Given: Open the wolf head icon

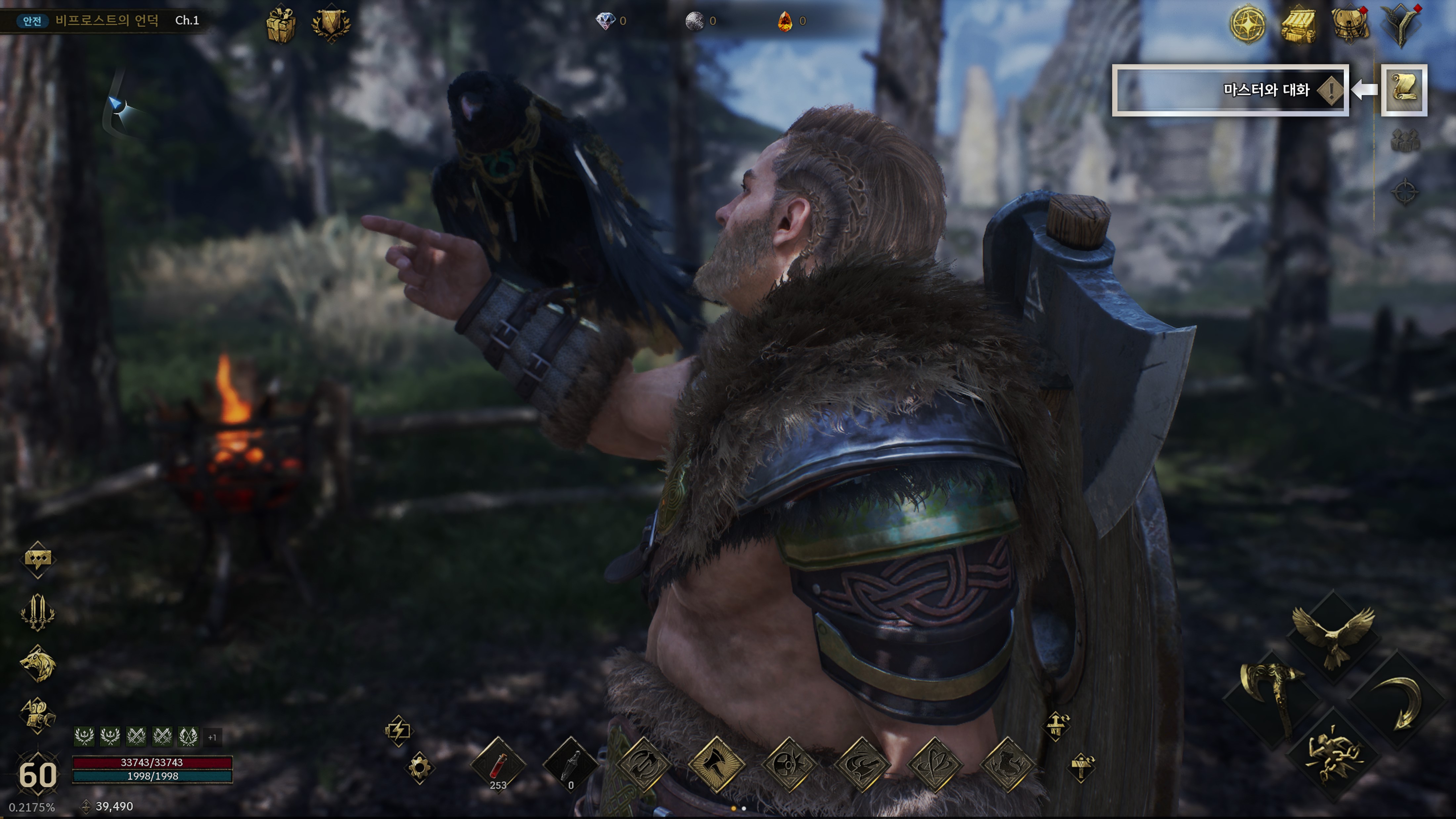Looking at the screenshot, I should 38,663.
